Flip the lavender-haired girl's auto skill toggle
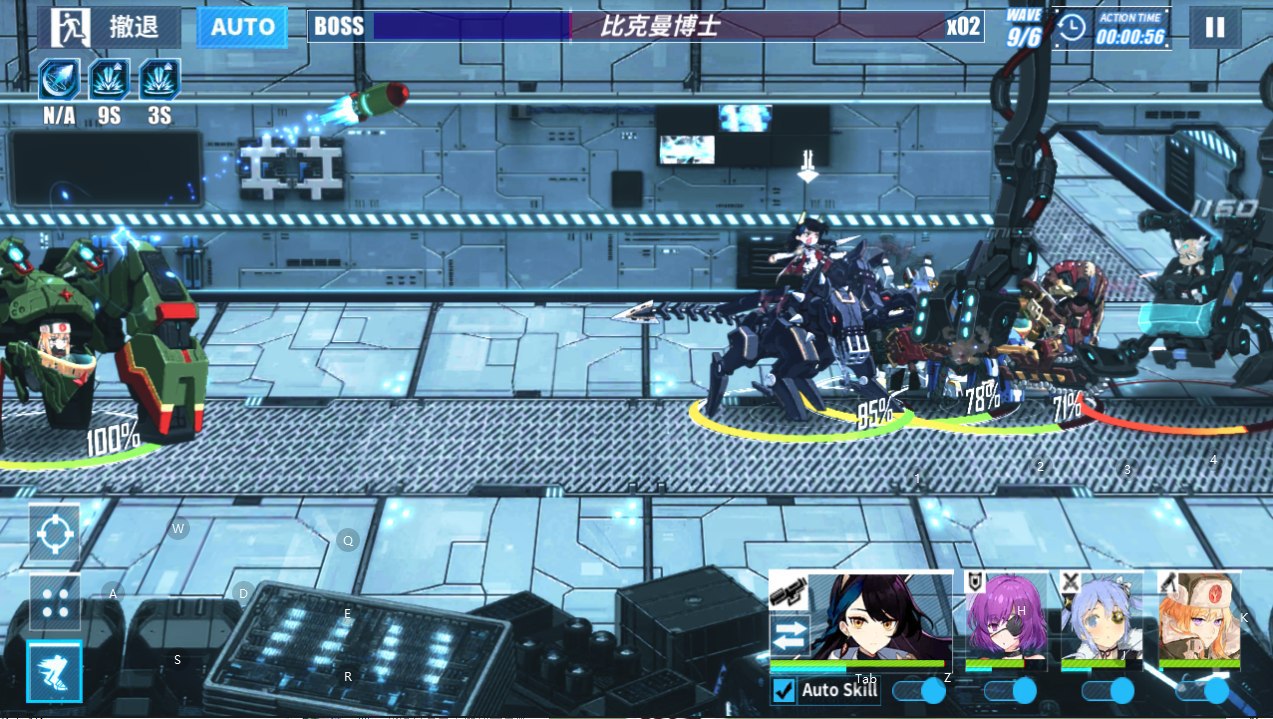The image size is (1273, 719). point(1109,691)
